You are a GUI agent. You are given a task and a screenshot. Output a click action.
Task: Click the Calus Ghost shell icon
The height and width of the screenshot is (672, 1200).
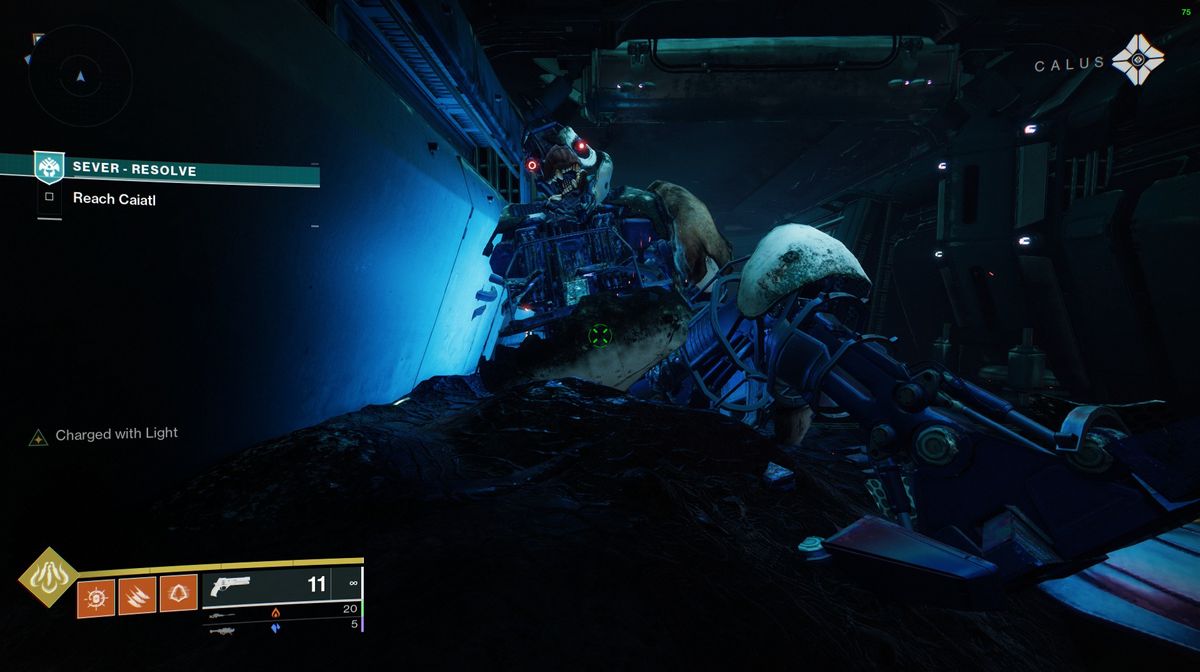[x=1138, y=59]
